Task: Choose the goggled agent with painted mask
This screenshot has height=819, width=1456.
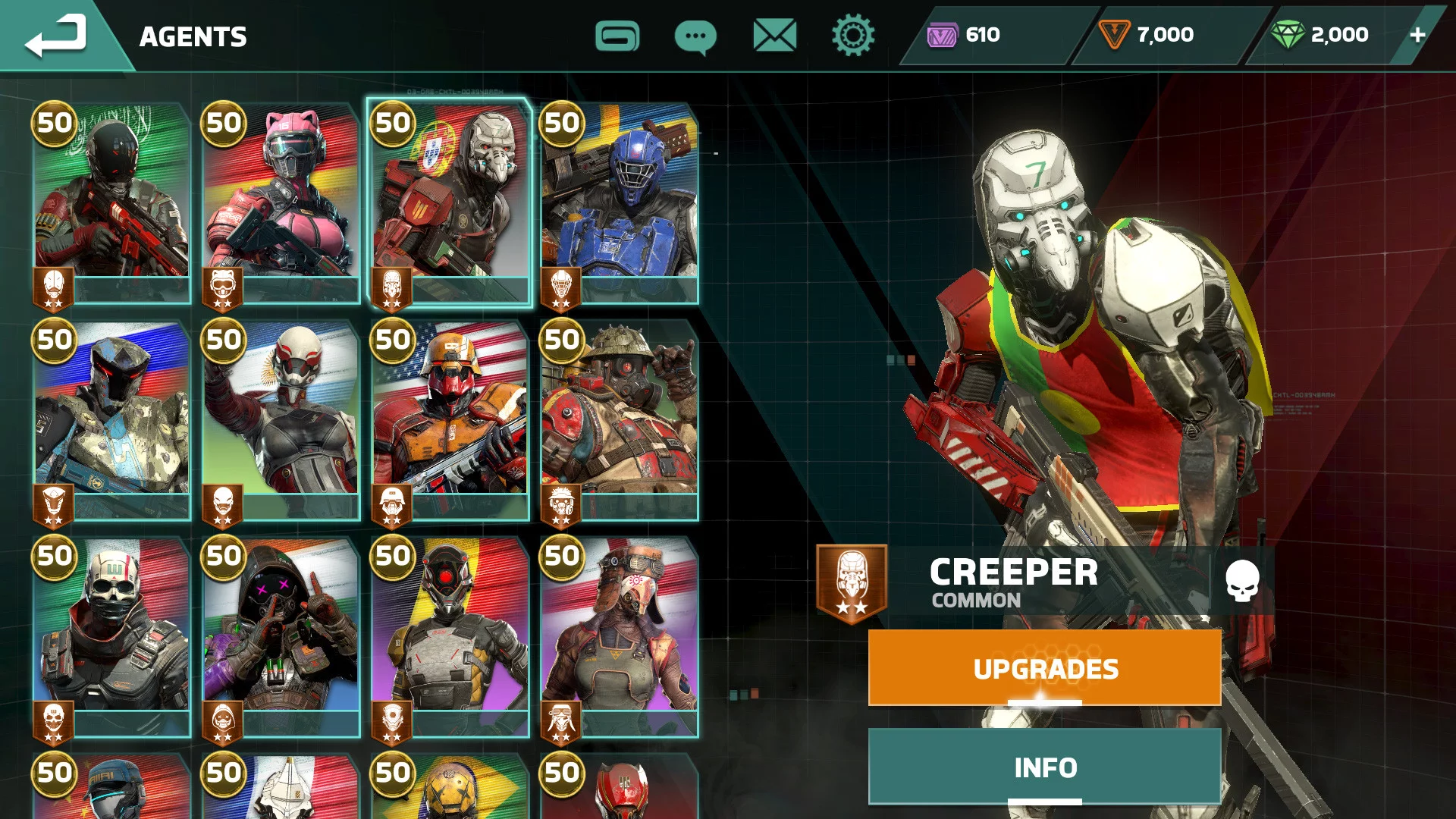Action: 619,634
